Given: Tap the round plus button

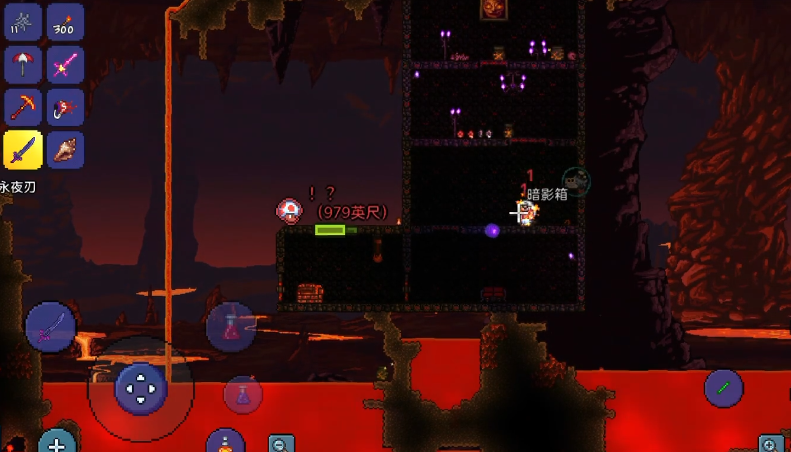Looking at the screenshot, I should pyautogui.click(x=57, y=443).
